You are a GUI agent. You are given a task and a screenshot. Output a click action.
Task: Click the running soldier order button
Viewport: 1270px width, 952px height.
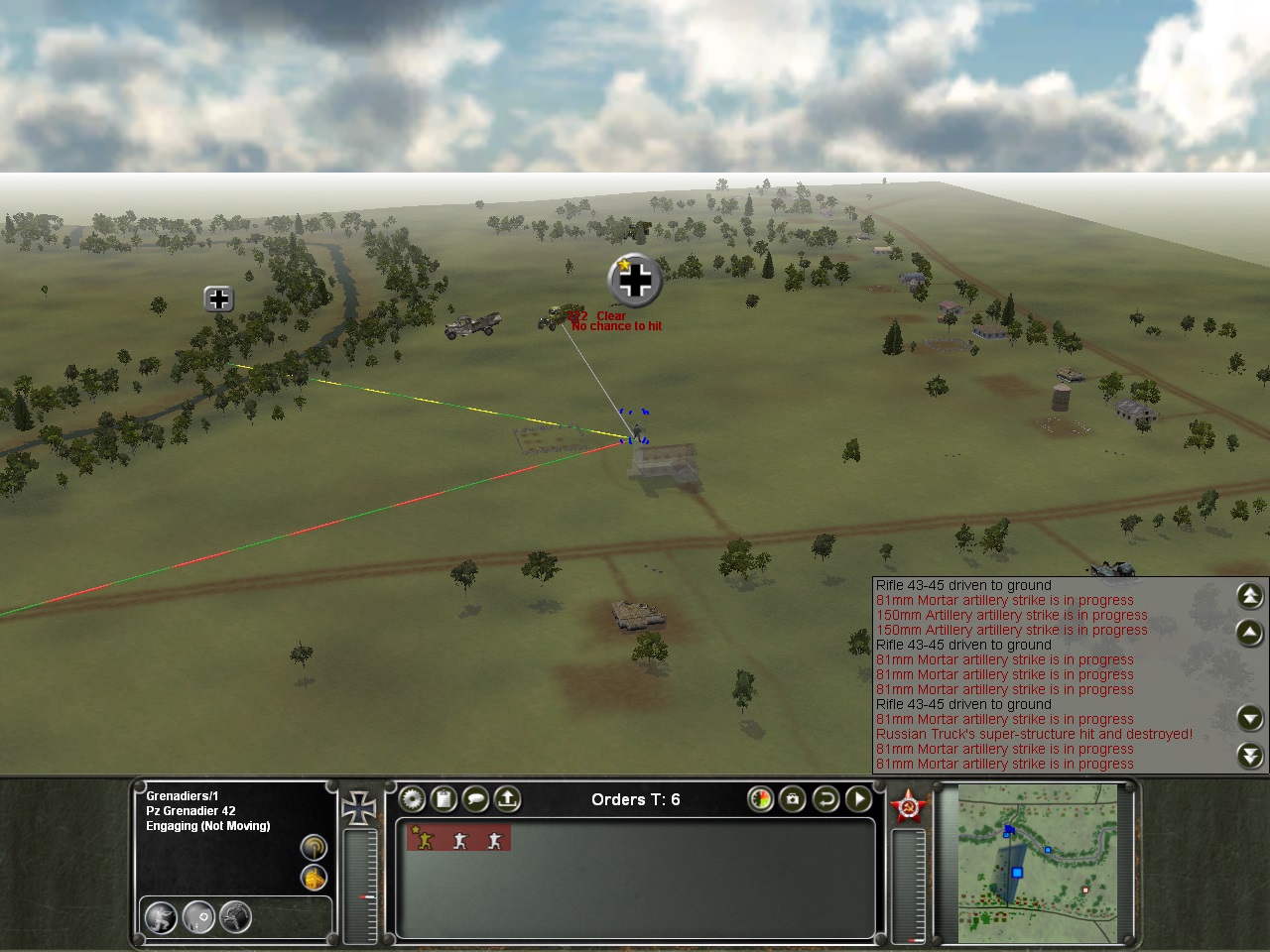(x=235, y=917)
